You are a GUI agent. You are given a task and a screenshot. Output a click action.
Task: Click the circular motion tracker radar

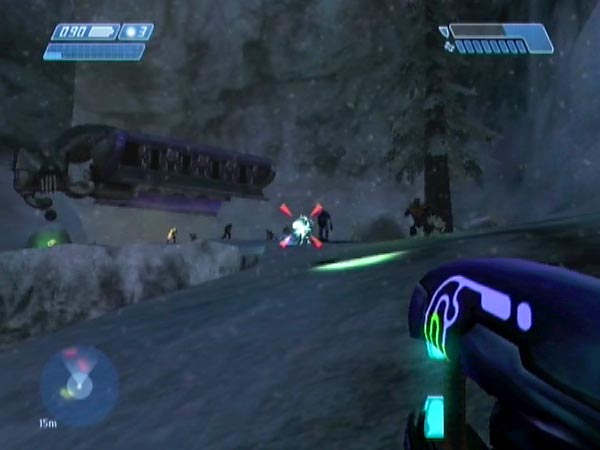click(x=79, y=385)
